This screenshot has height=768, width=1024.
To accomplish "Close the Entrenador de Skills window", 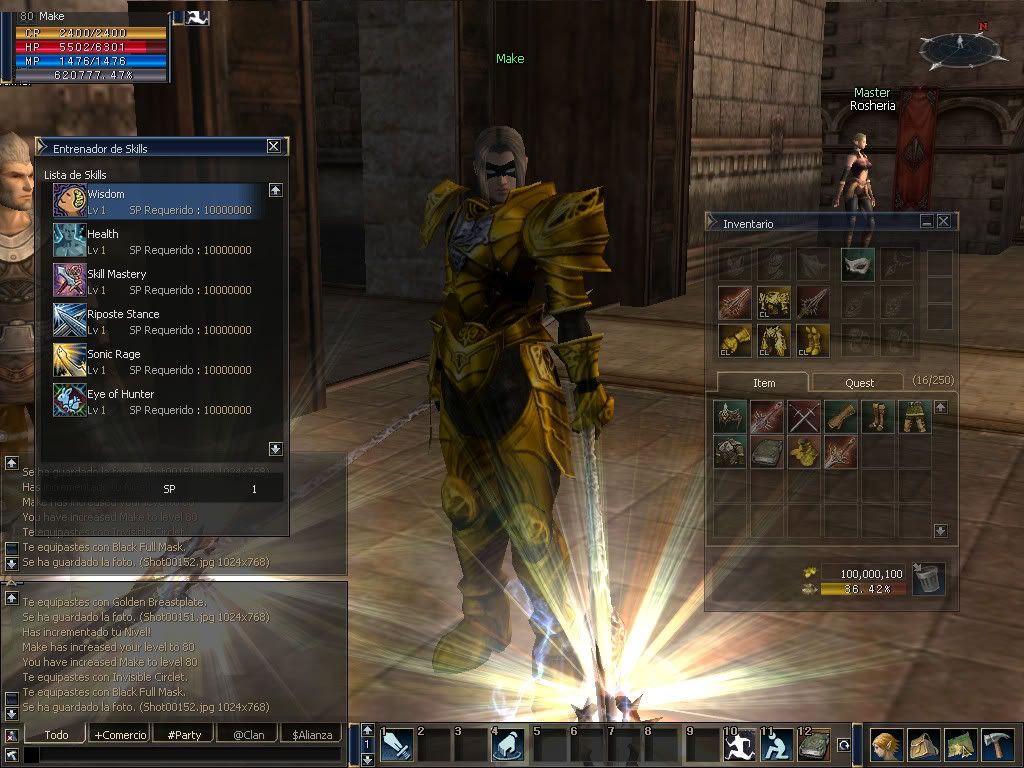I will pos(274,146).
